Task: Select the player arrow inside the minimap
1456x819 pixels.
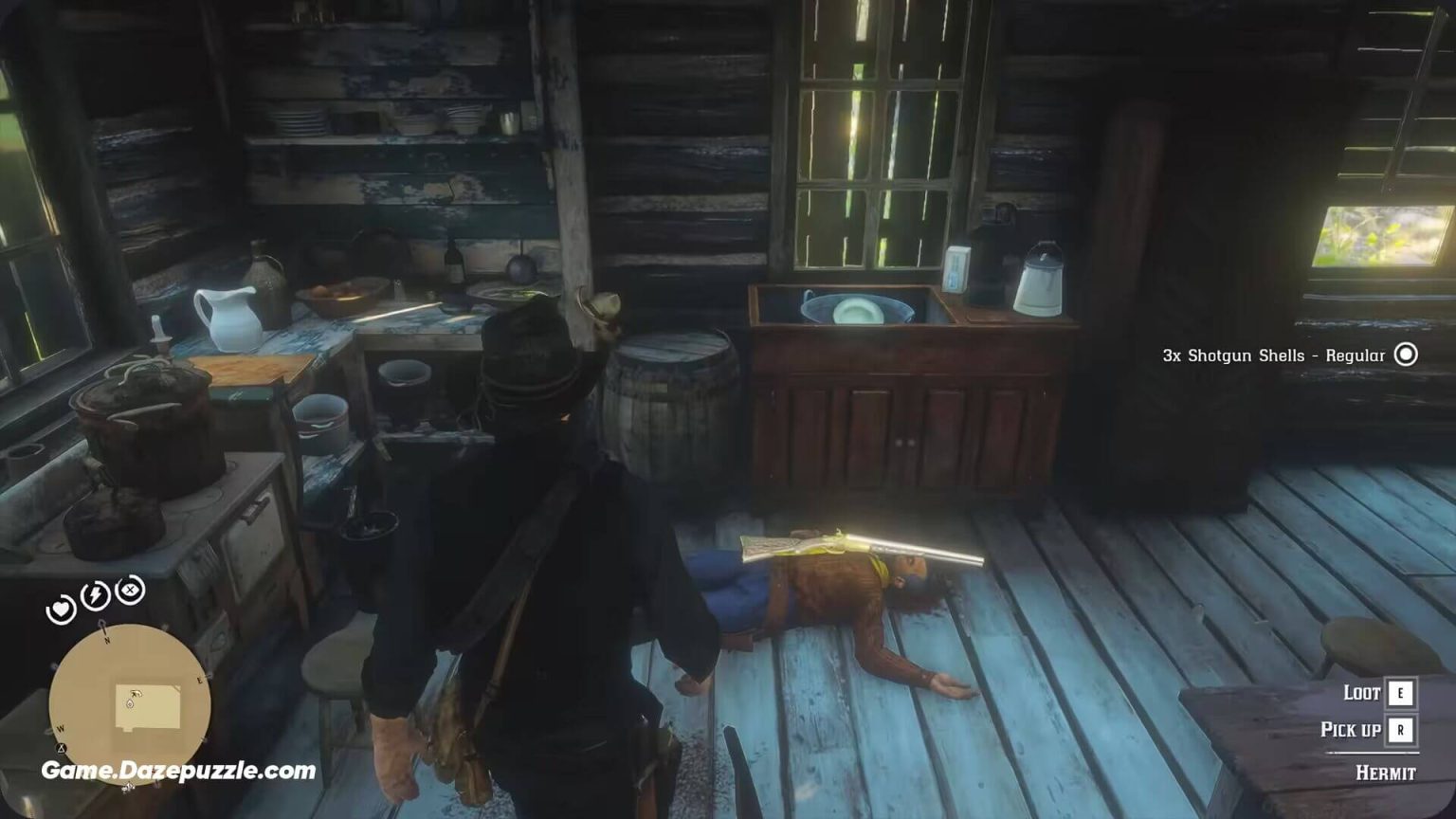Action: pos(135,694)
